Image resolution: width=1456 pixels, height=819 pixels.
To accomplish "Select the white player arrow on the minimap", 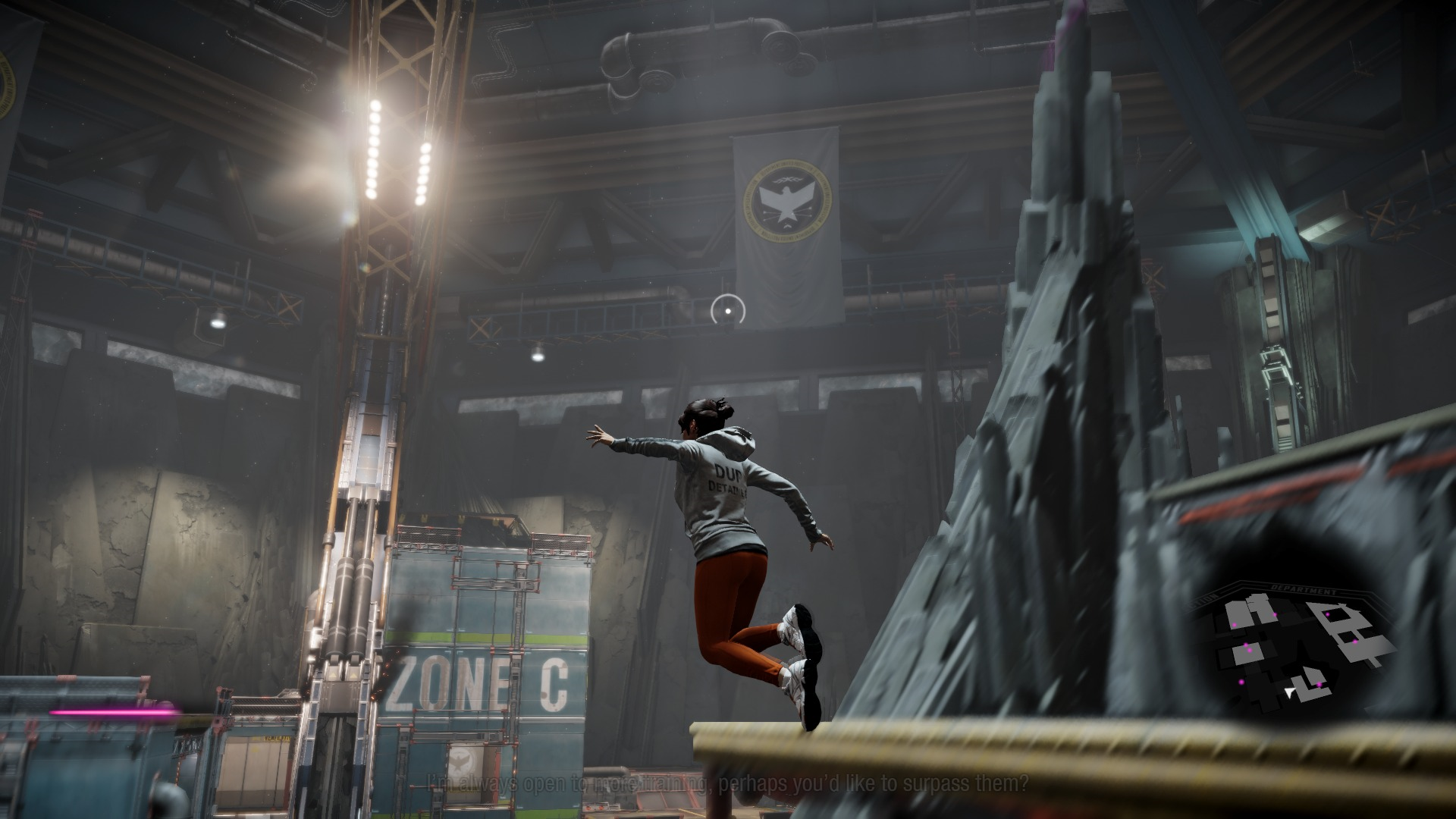I will pos(1289,691).
